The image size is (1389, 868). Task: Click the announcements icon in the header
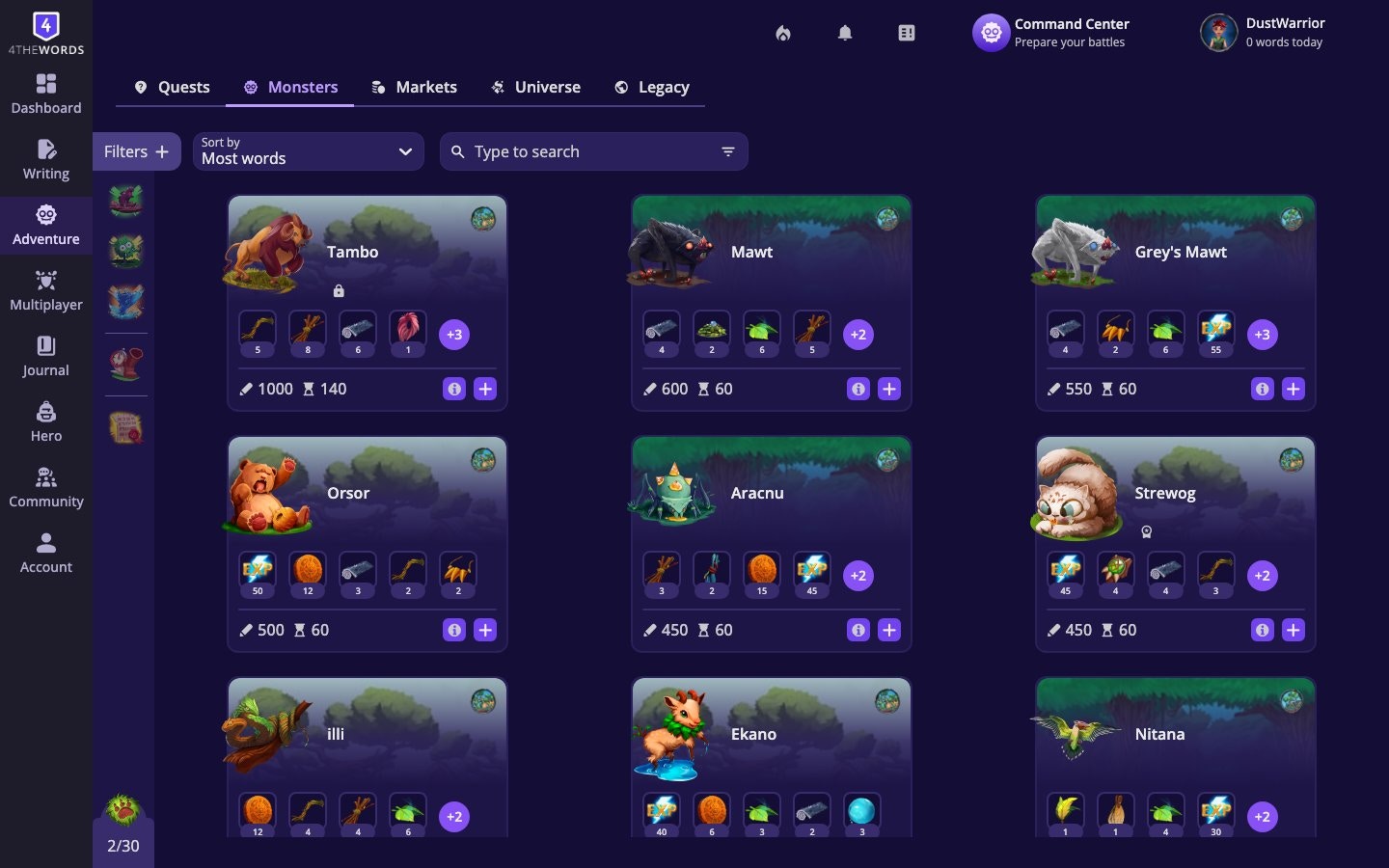[906, 32]
